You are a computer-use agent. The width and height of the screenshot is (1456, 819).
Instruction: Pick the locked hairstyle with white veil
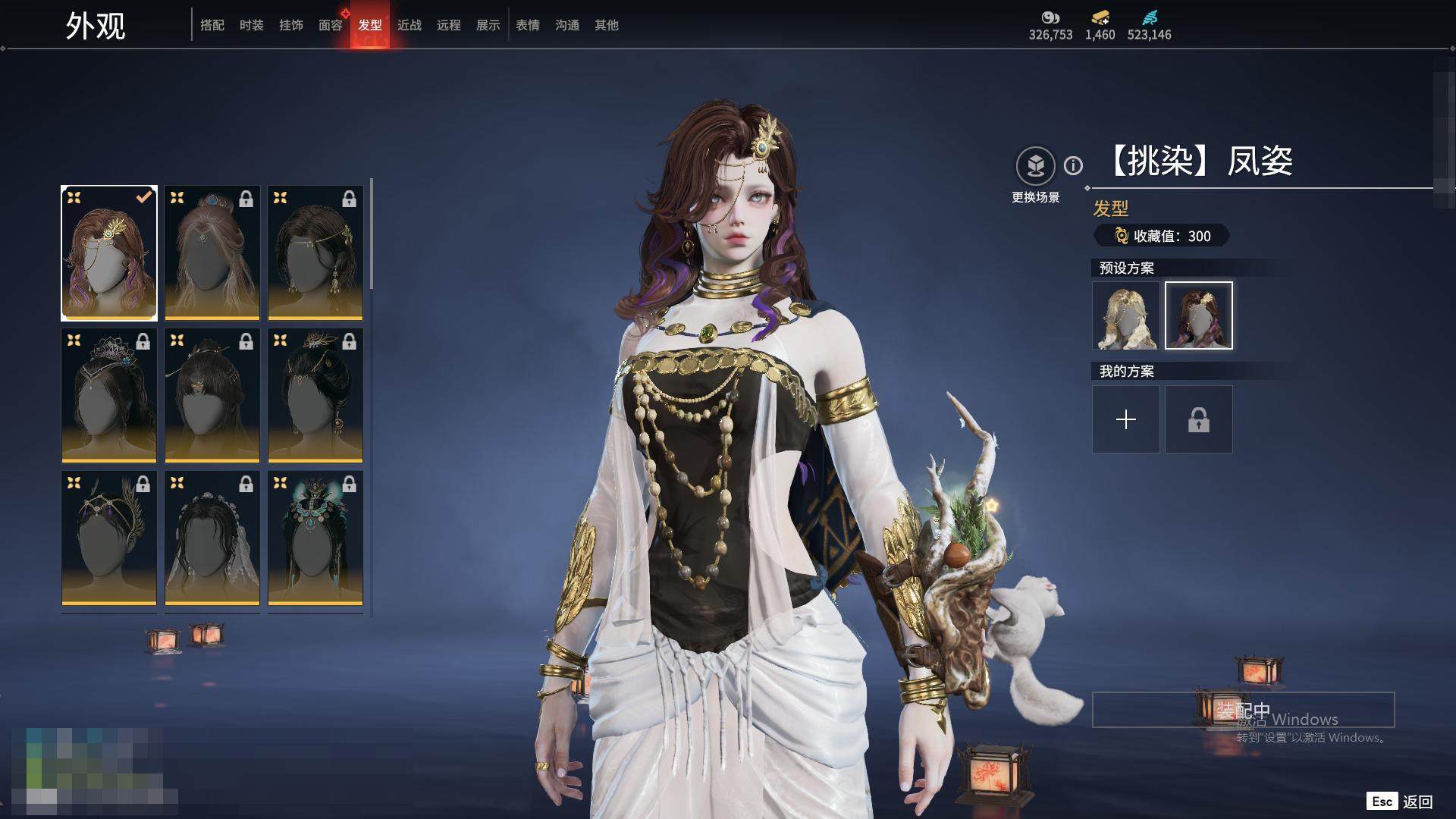tap(212, 538)
